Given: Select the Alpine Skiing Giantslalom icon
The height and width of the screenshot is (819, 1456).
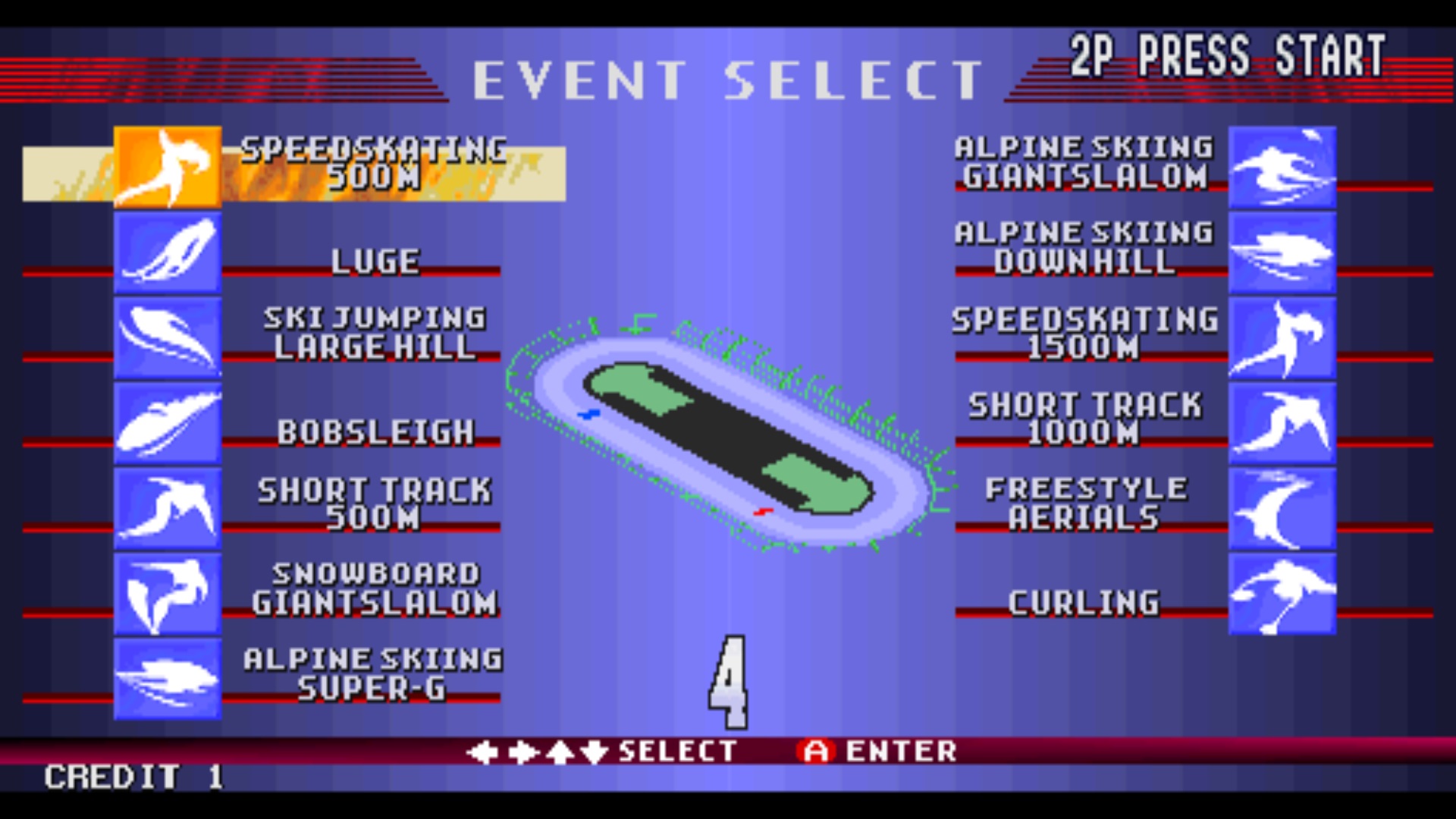Looking at the screenshot, I should [1283, 167].
